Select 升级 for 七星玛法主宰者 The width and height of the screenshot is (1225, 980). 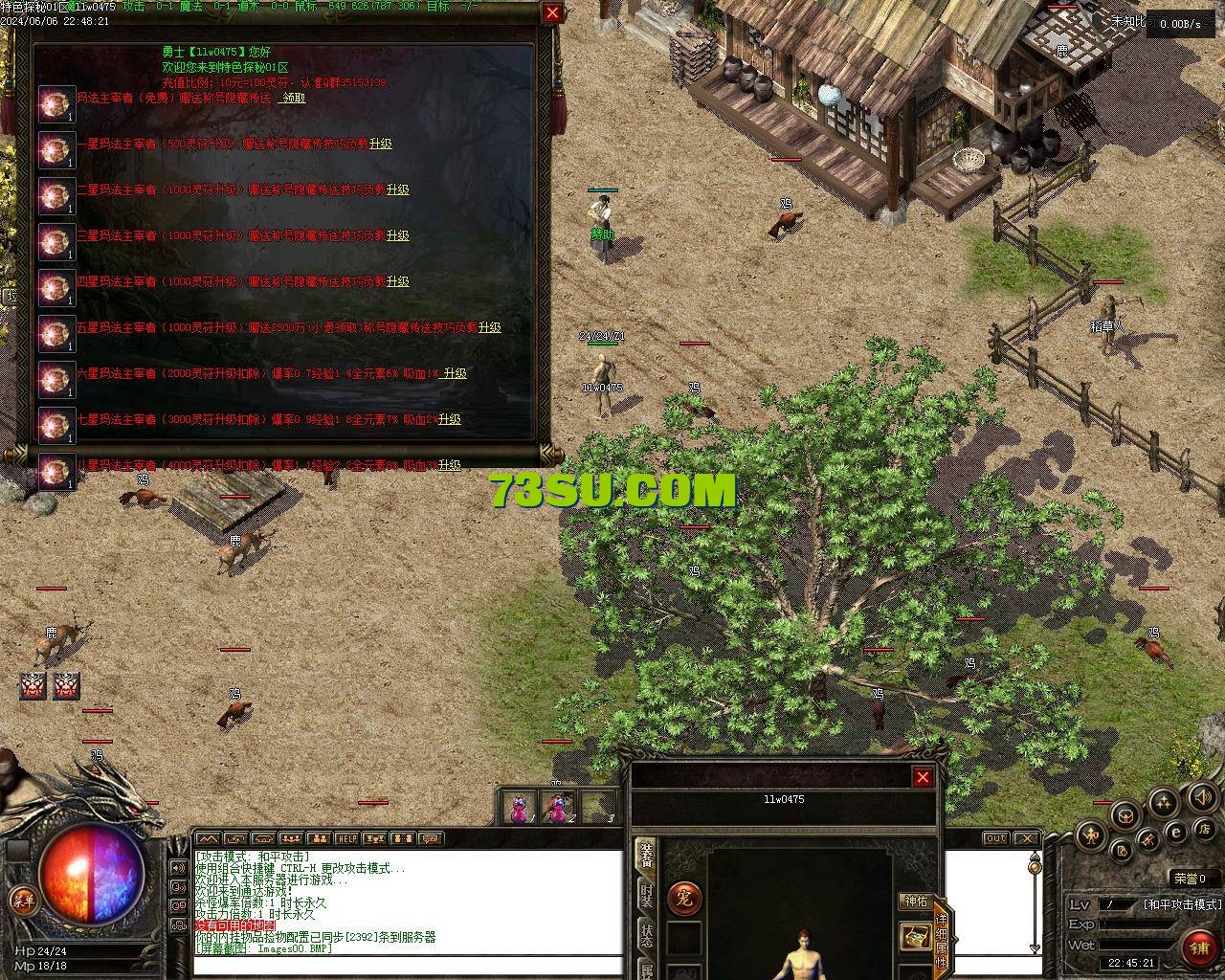coord(450,419)
